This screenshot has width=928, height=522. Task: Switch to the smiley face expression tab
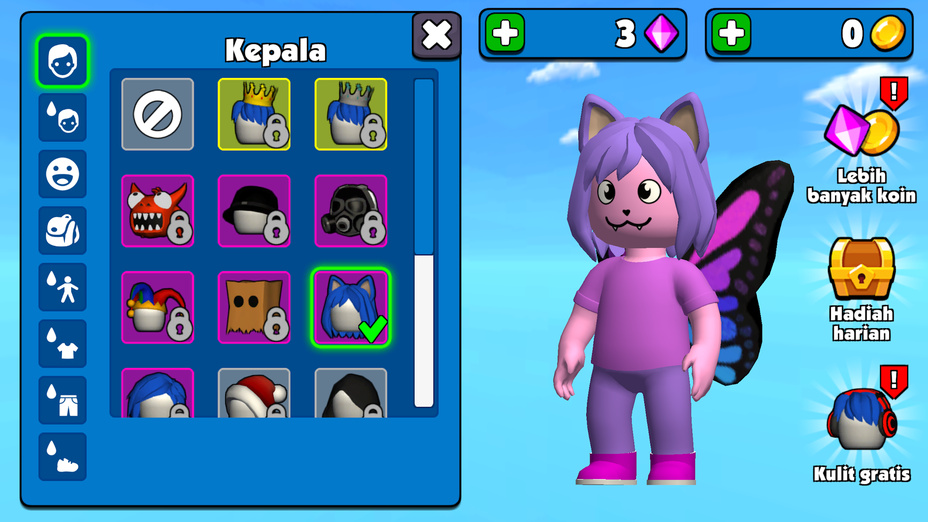click(63, 174)
